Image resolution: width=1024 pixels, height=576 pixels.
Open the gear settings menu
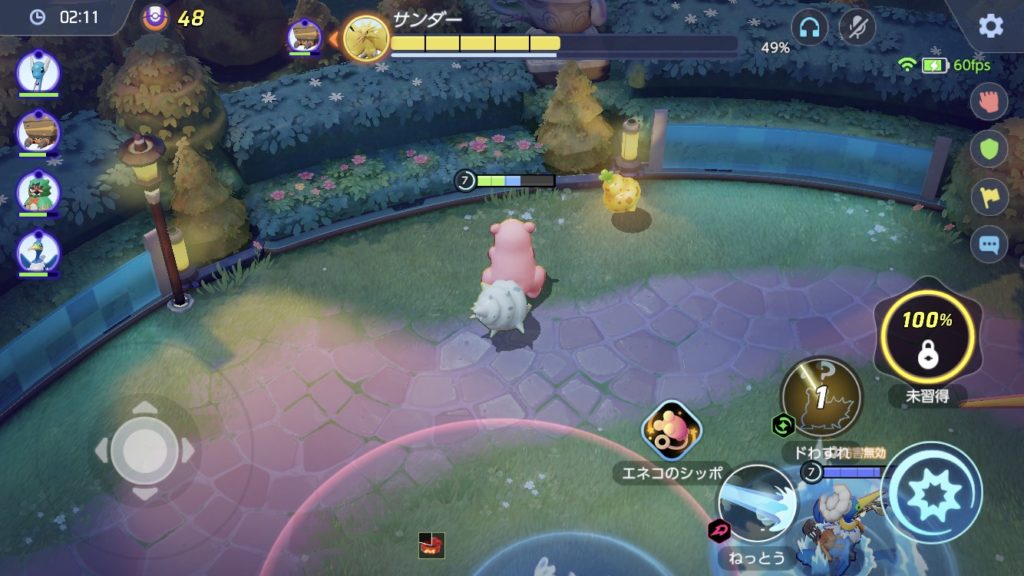click(x=990, y=26)
